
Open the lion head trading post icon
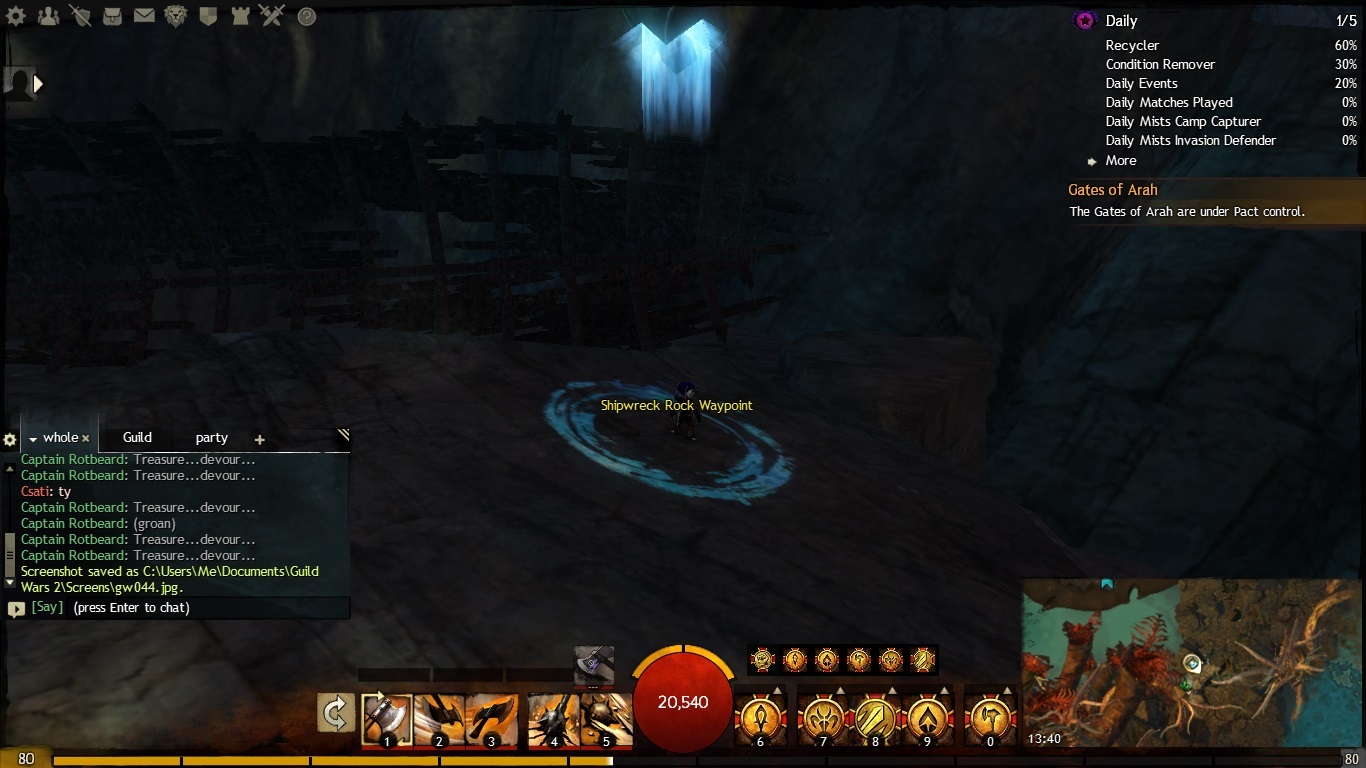click(x=176, y=16)
